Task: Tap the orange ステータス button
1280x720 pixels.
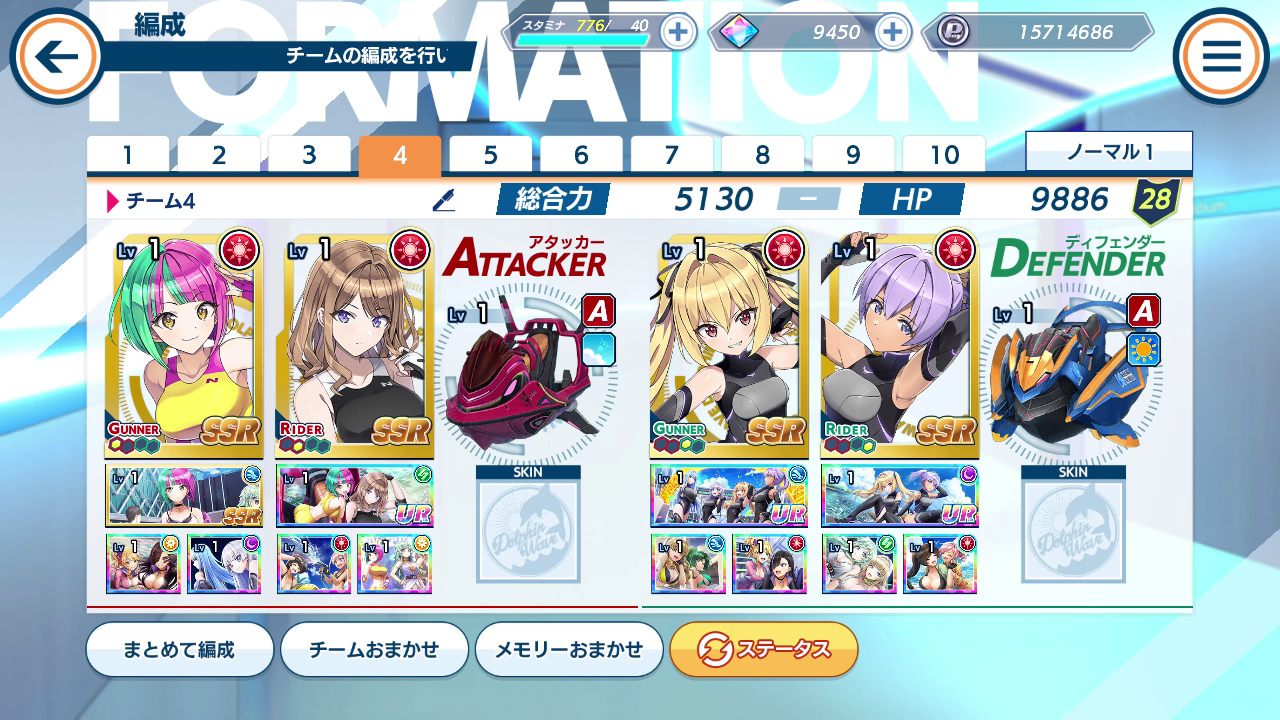Action: pos(764,648)
